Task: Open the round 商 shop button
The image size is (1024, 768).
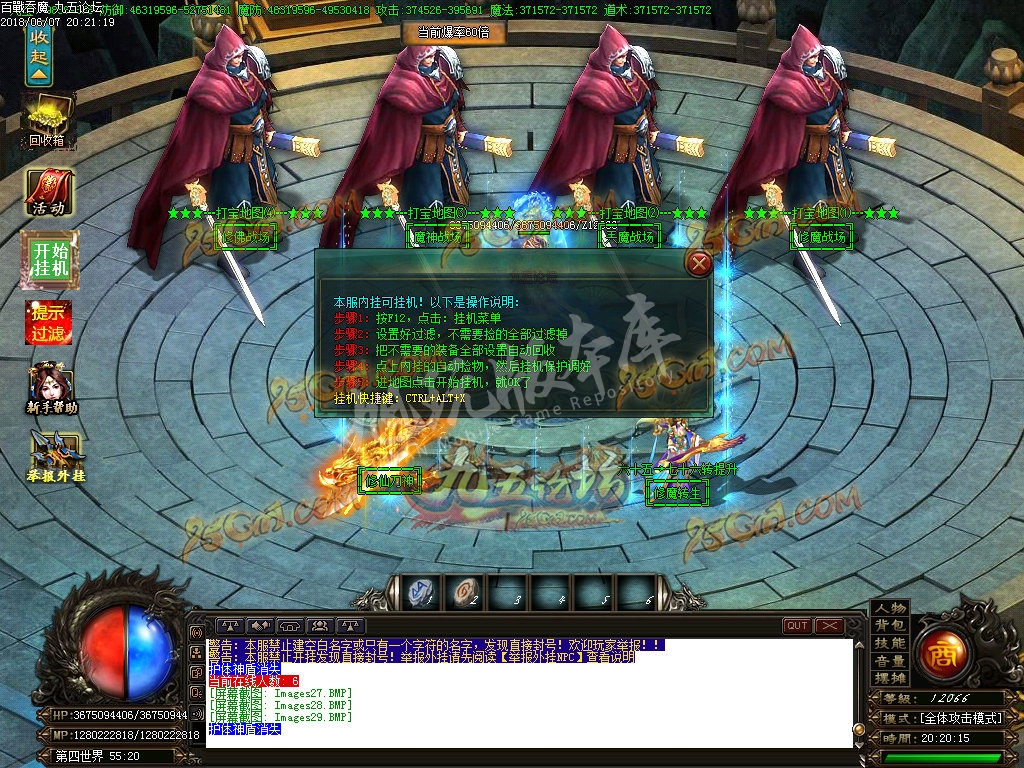Action: click(x=942, y=651)
